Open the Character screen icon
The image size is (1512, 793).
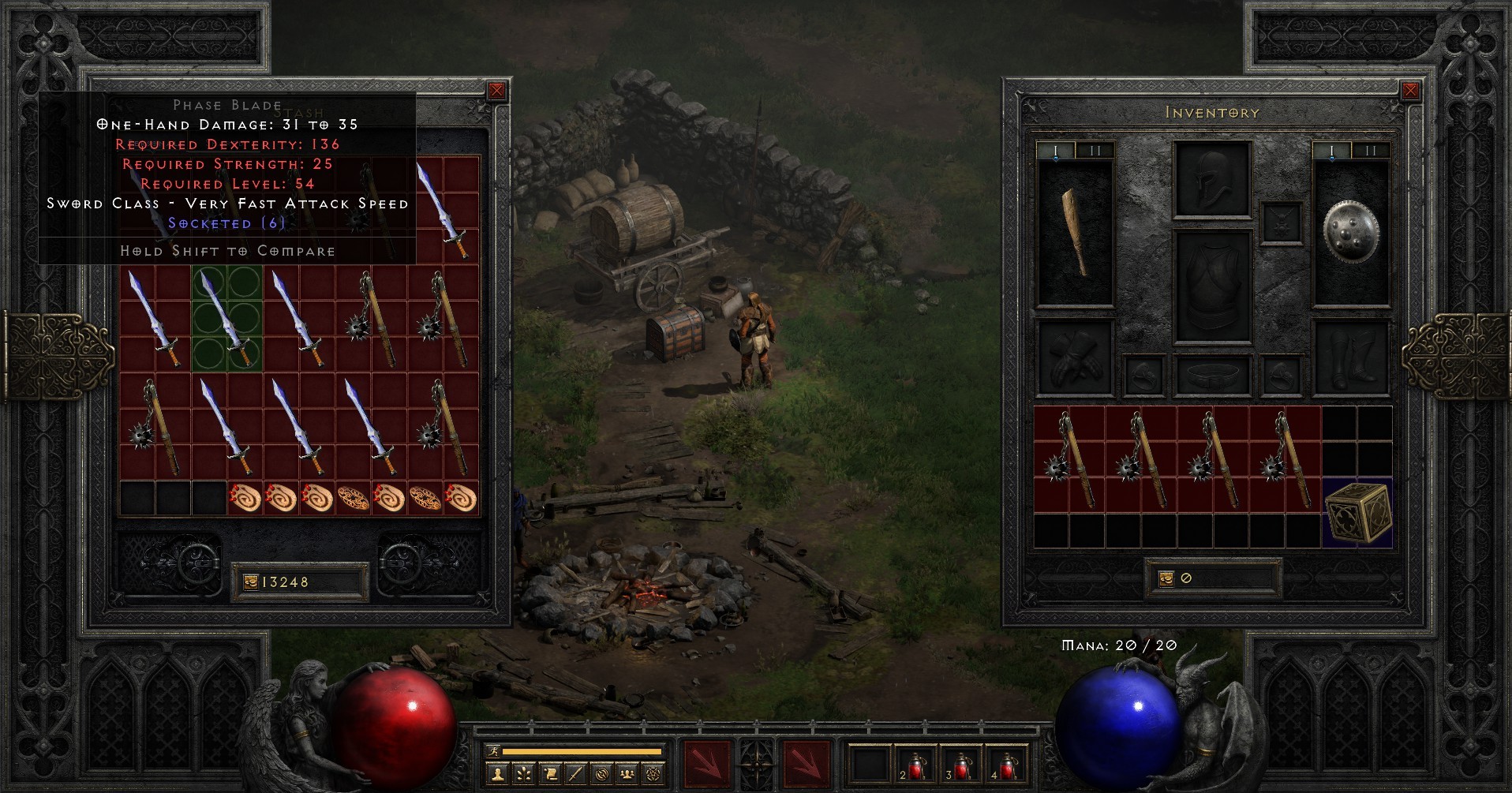[496, 776]
